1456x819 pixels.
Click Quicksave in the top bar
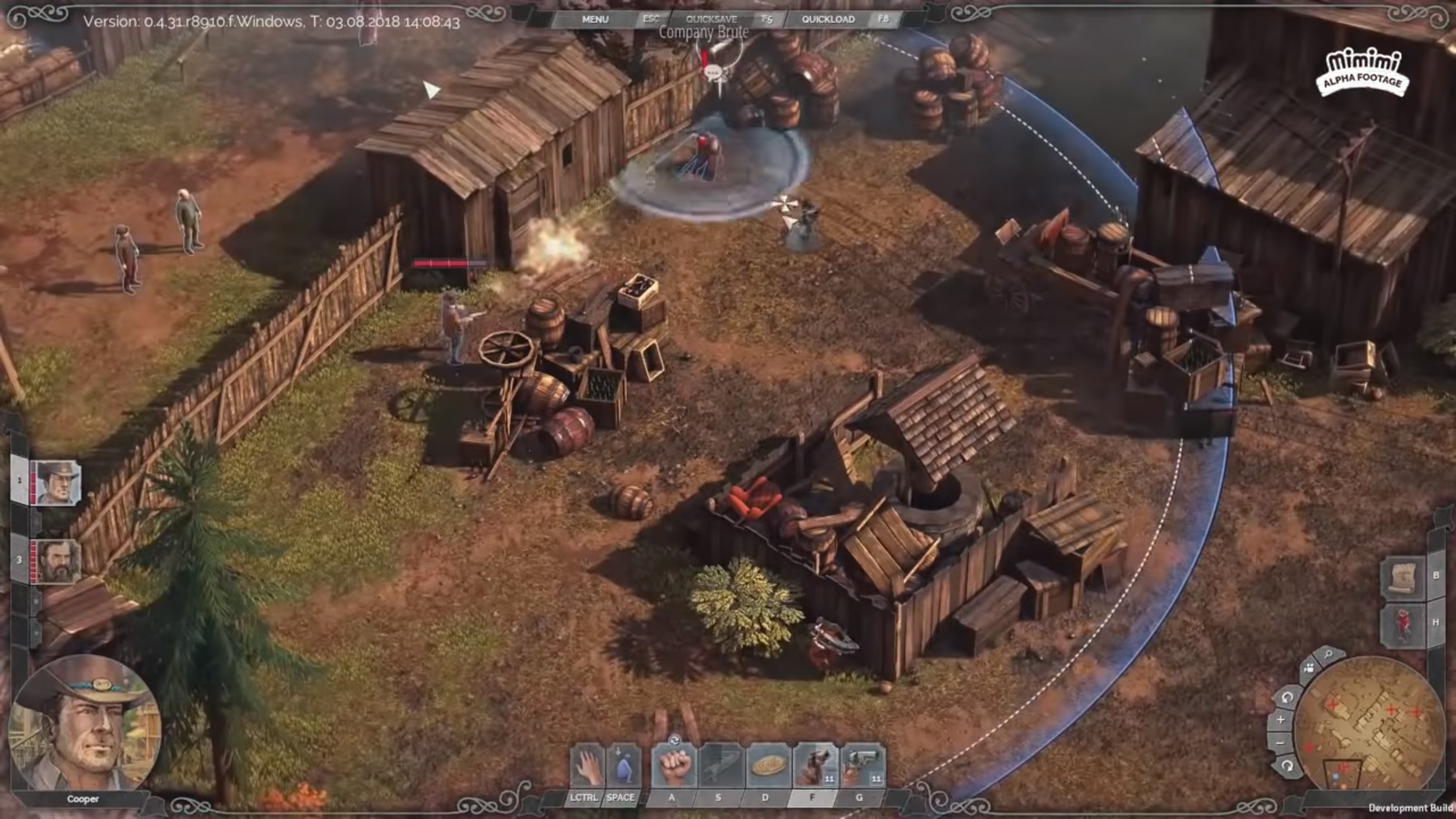pos(711,19)
